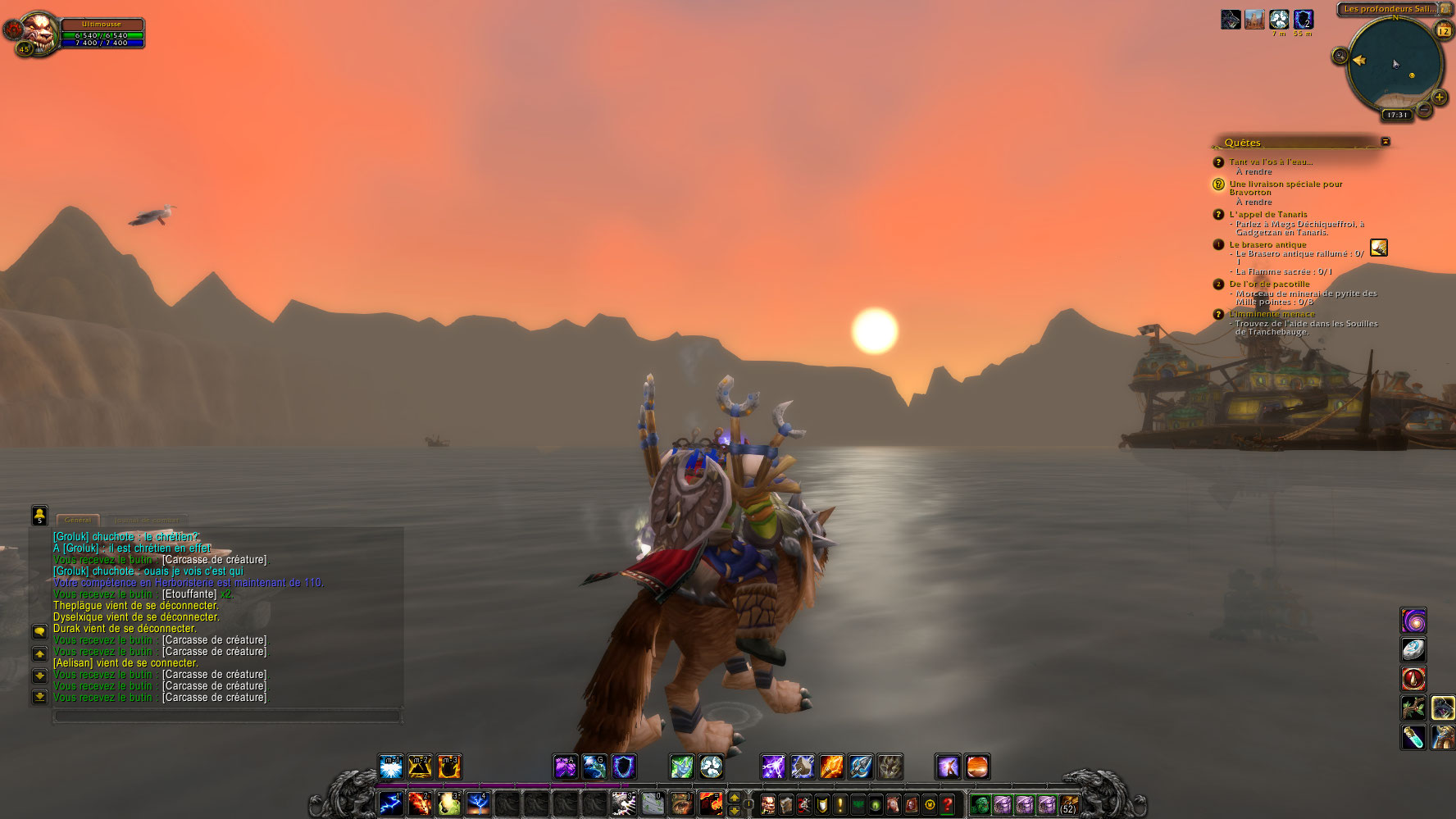Open the friends list button above chat
The width and height of the screenshot is (1456, 819).
[39, 515]
